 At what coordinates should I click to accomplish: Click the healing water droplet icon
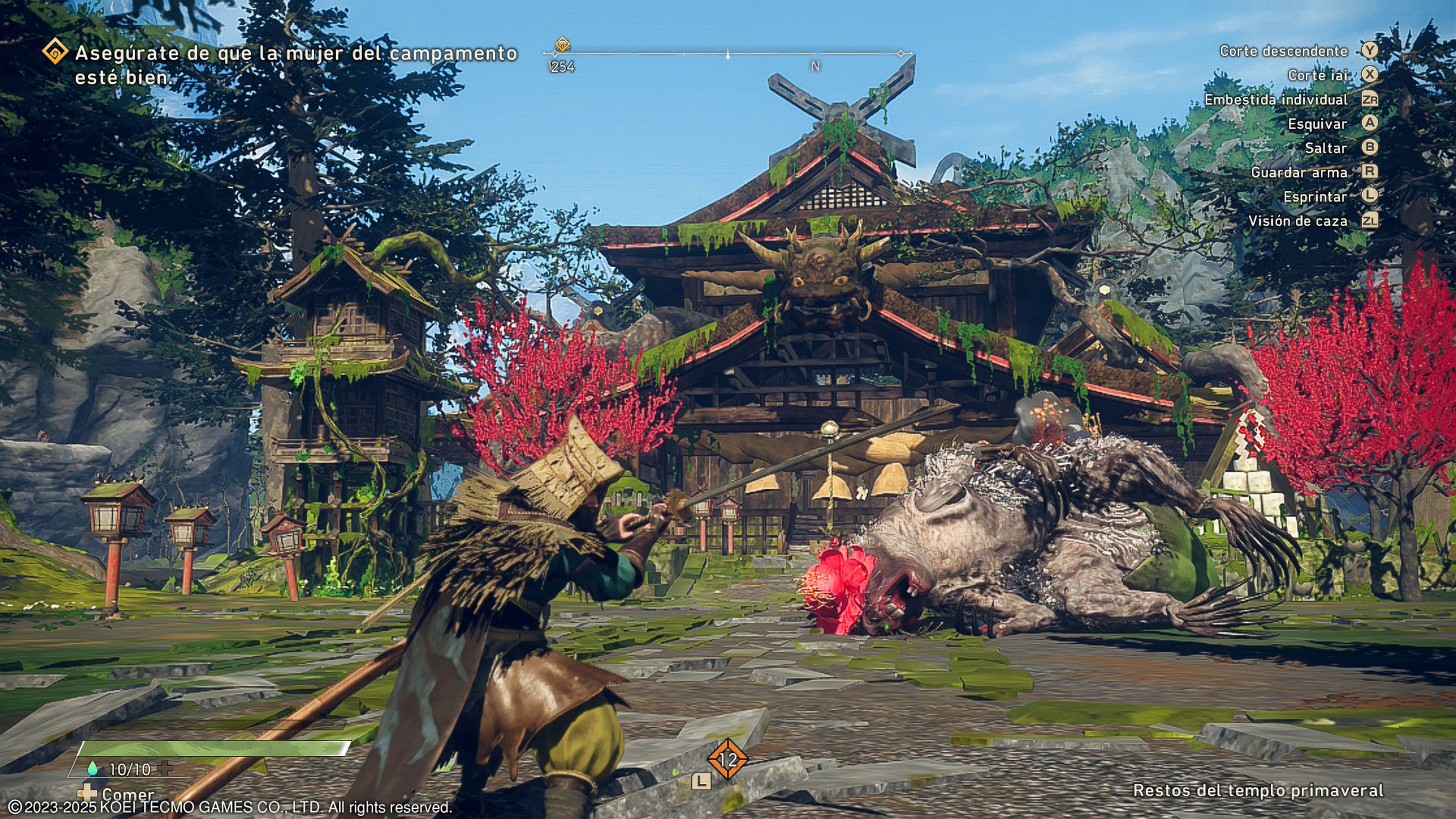[92, 769]
